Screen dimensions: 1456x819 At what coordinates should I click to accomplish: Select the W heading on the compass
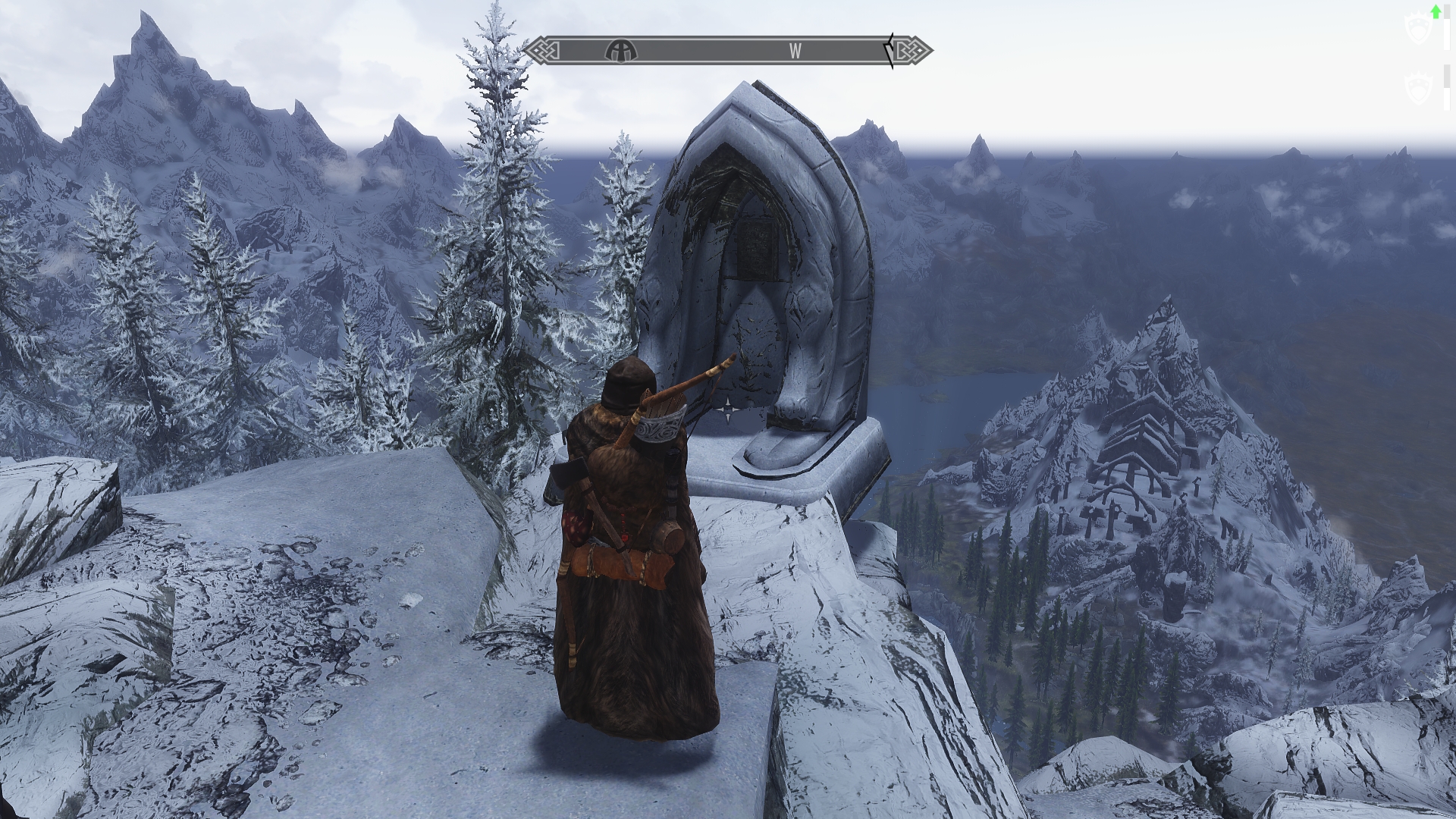coord(795,51)
